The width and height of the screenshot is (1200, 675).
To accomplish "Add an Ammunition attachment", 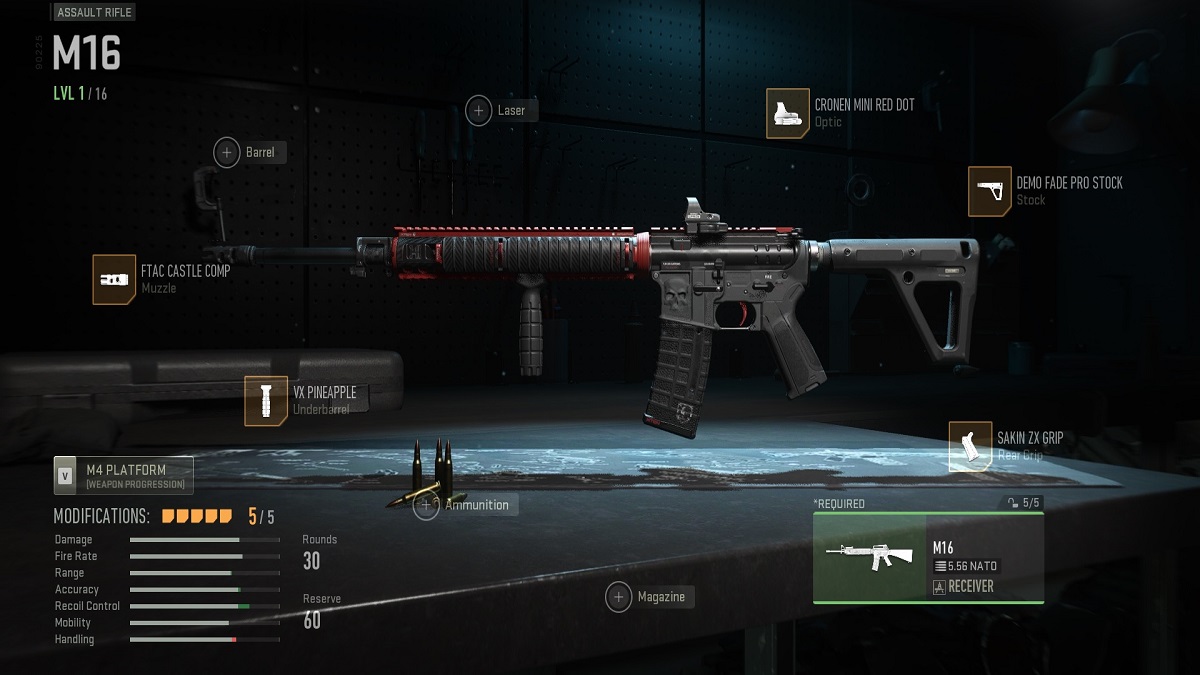I will coord(427,506).
